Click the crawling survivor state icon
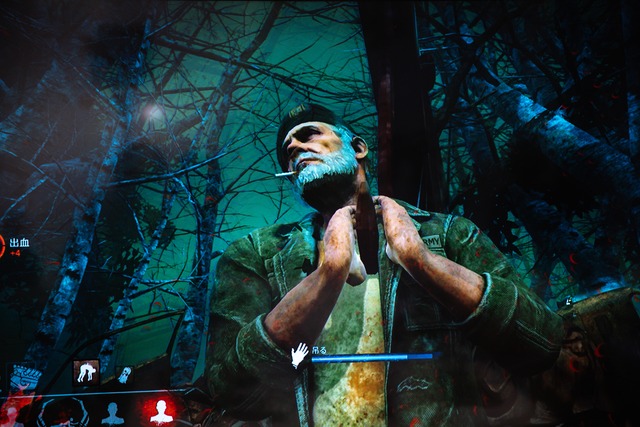Viewport: 640px width, 427px height. pos(86,372)
